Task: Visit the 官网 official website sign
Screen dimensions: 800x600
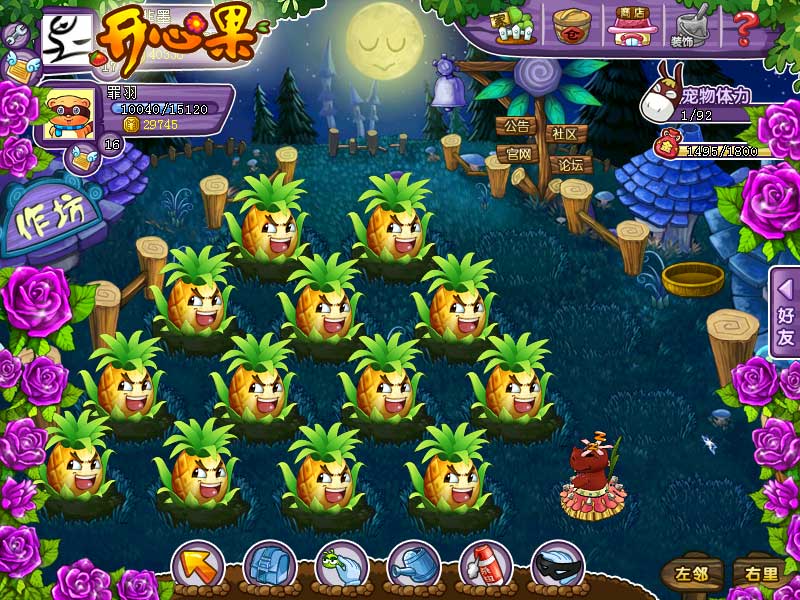Action: (x=518, y=154)
